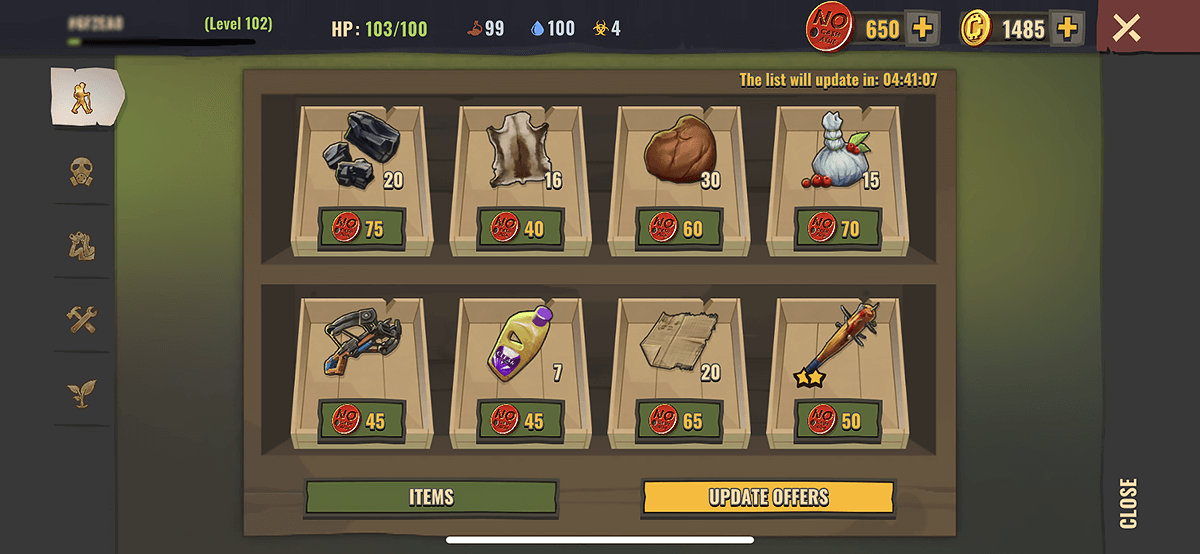Purchase the animal hide for 40

520,229
